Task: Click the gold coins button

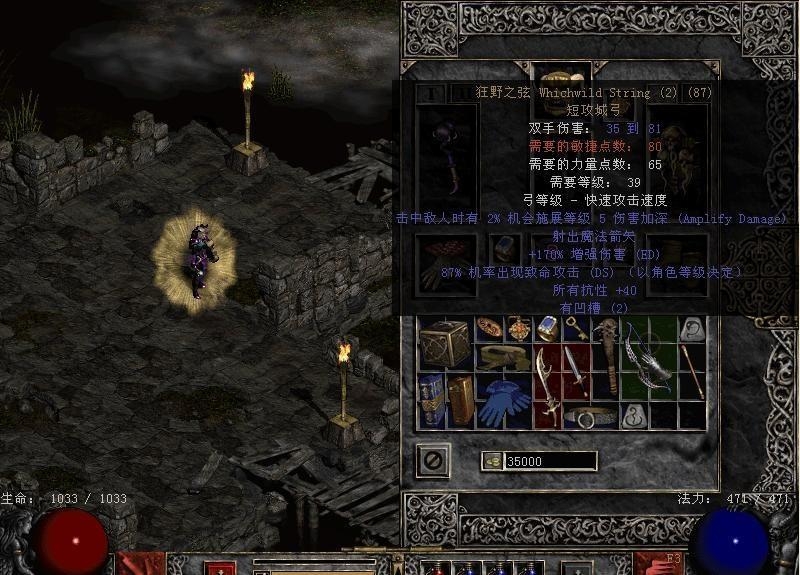Action: pyautogui.click(x=492, y=461)
